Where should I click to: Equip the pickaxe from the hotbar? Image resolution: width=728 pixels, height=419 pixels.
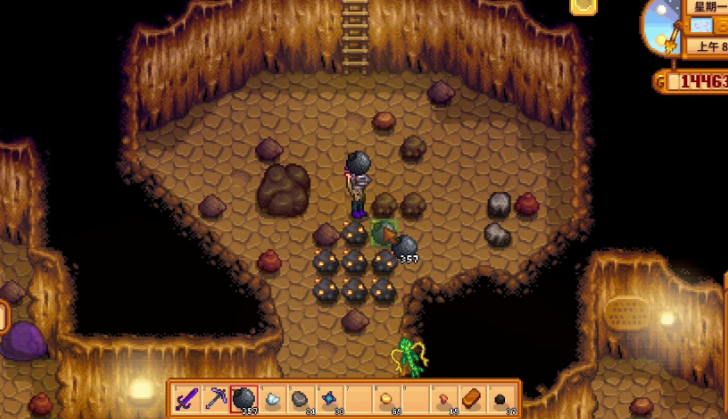215,398
